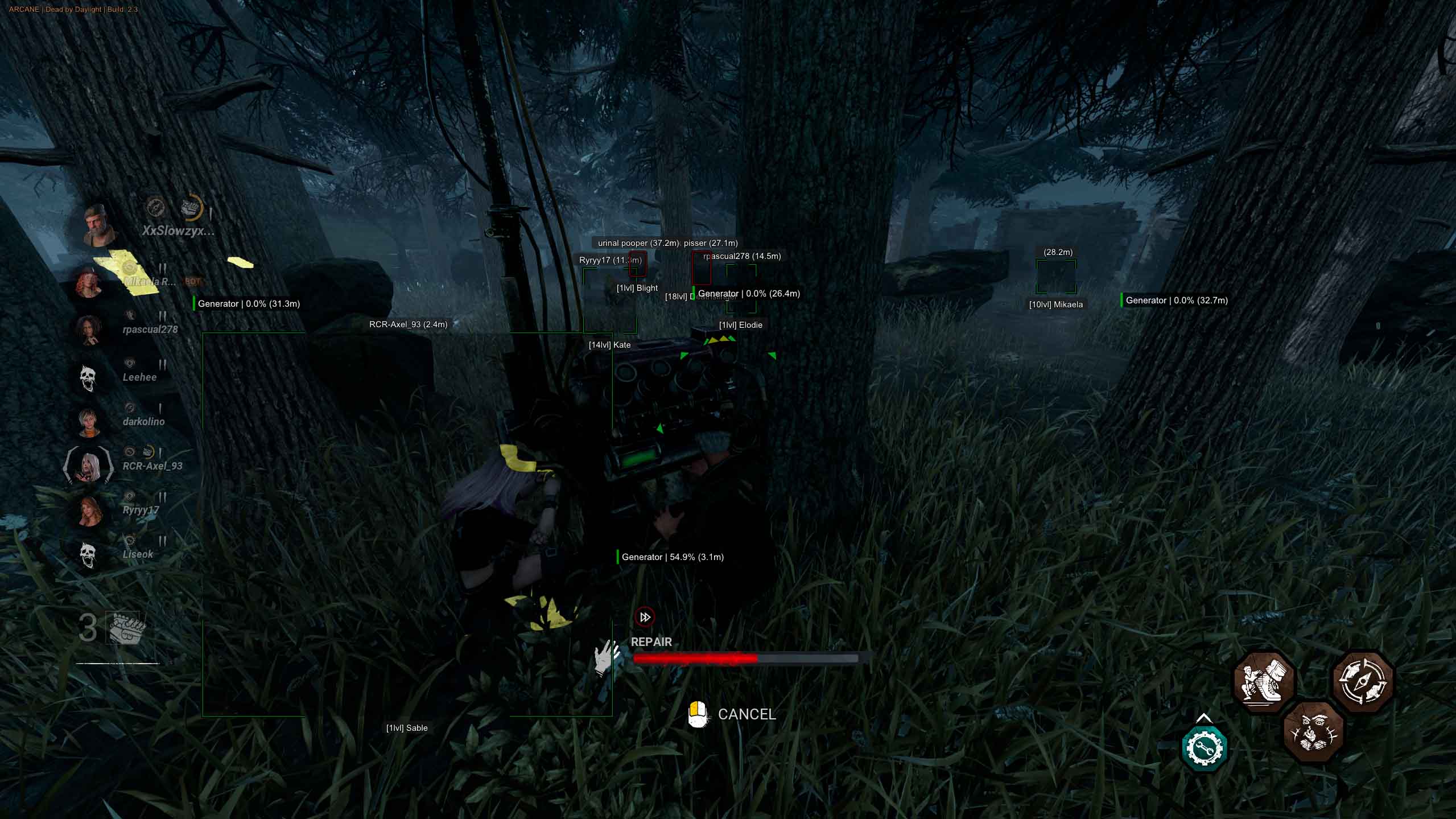
Task: Toggle the BOT badge next to Mikaela
Action: pos(192,281)
